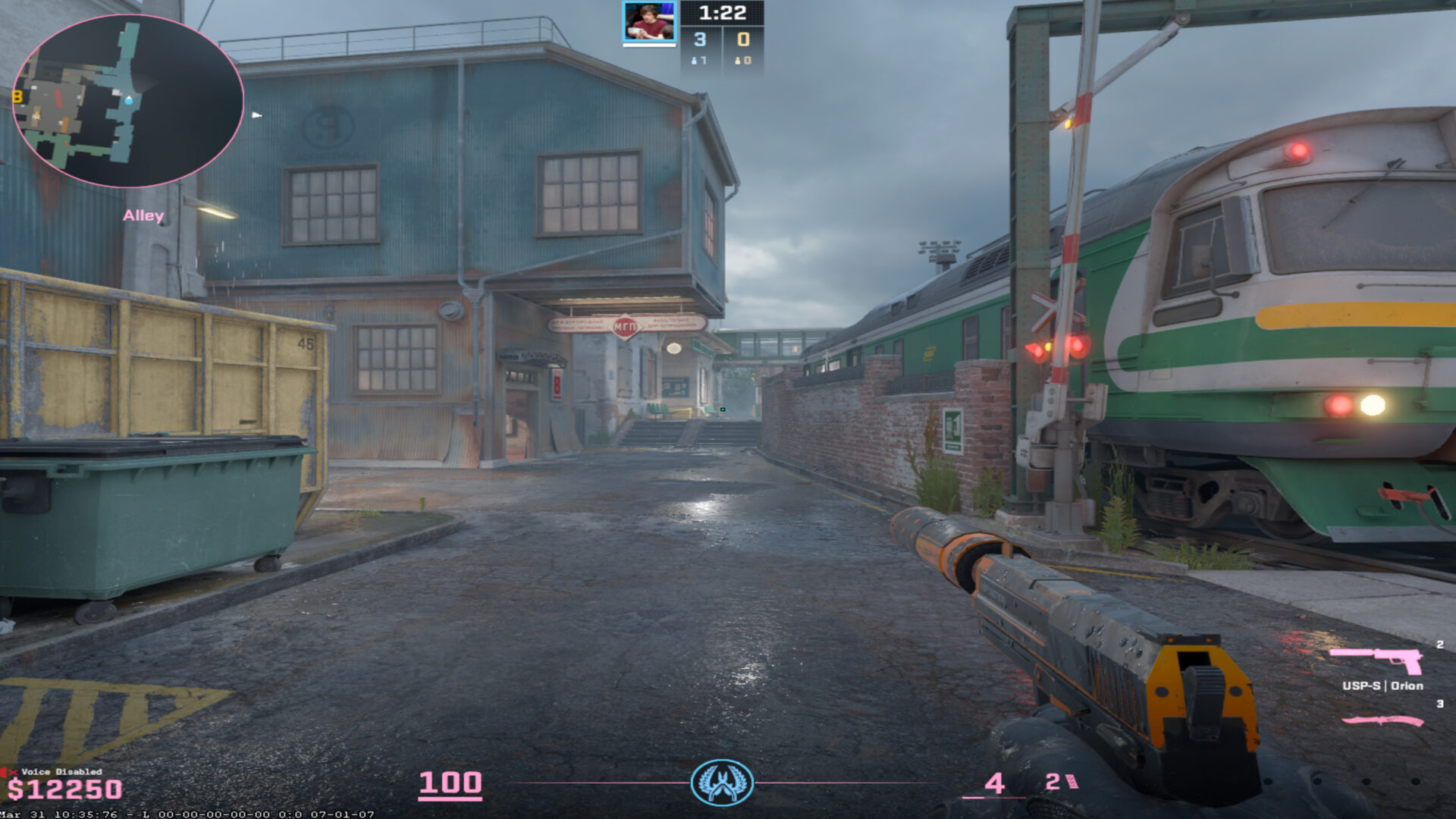Image resolution: width=1456 pixels, height=819 pixels.
Task: Click the Counter-Terrorist team emblem
Action: [x=722, y=782]
